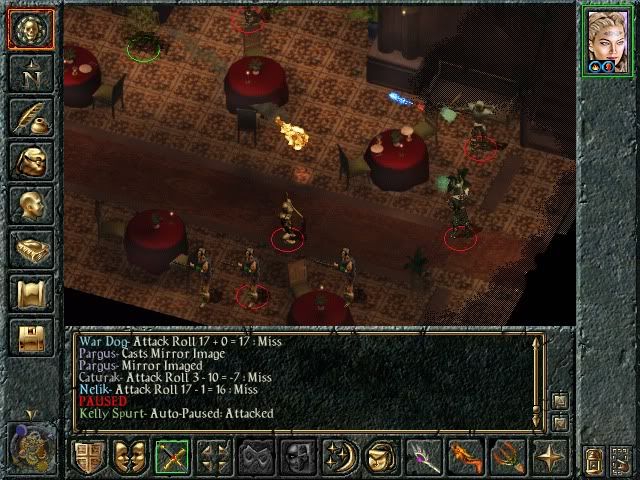Click the clock orb to unpause
The height and width of the screenshot is (480, 640).
coord(30,446)
